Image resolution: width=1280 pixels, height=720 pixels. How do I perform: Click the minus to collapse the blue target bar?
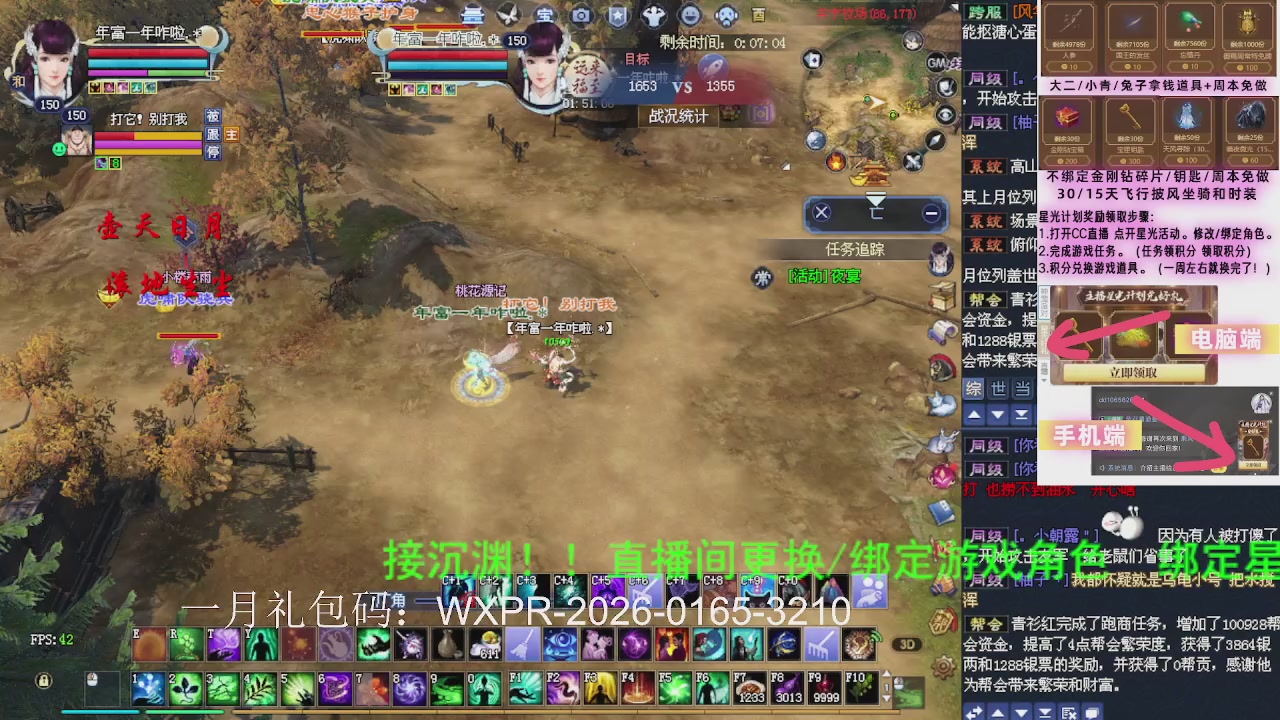[931, 213]
